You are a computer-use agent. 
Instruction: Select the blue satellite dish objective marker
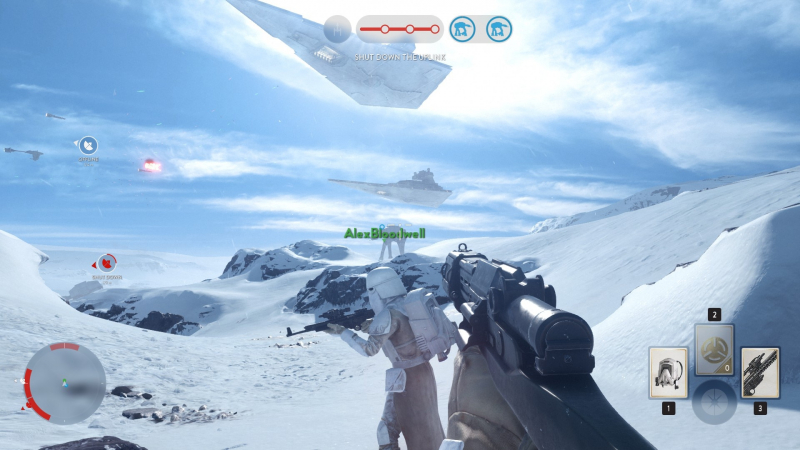(x=89, y=145)
